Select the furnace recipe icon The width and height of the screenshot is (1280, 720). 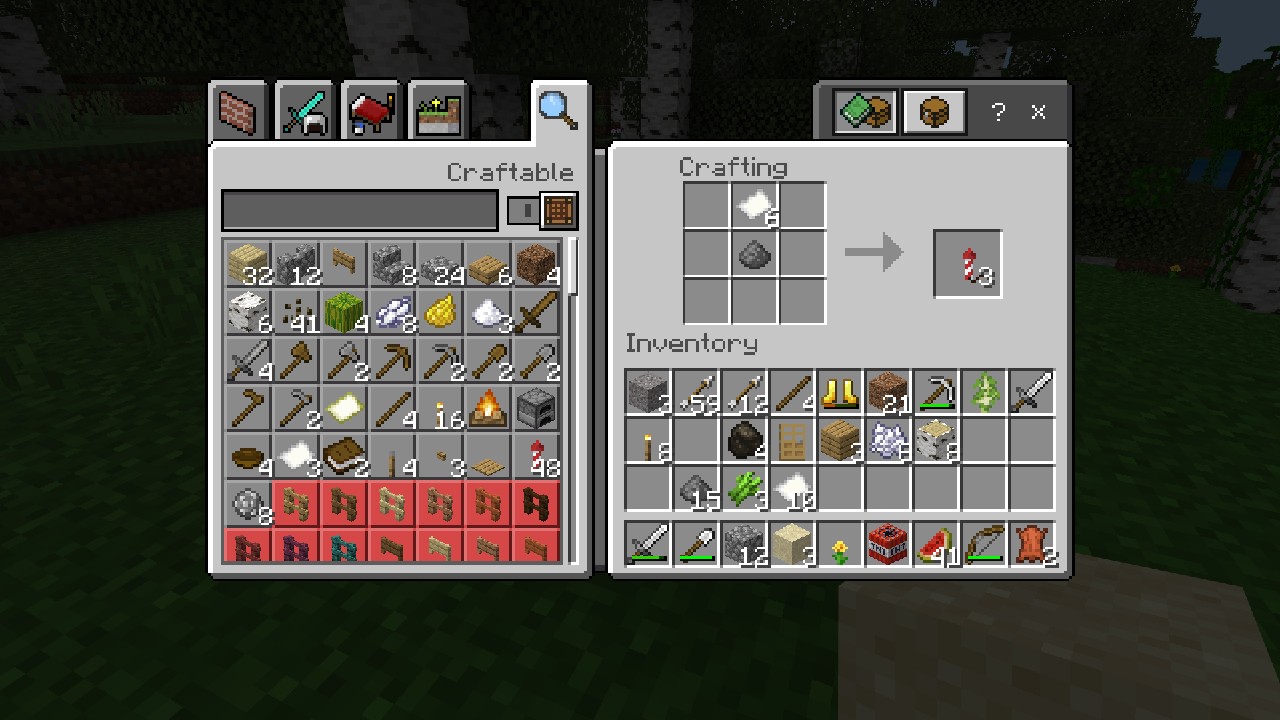pos(536,408)
